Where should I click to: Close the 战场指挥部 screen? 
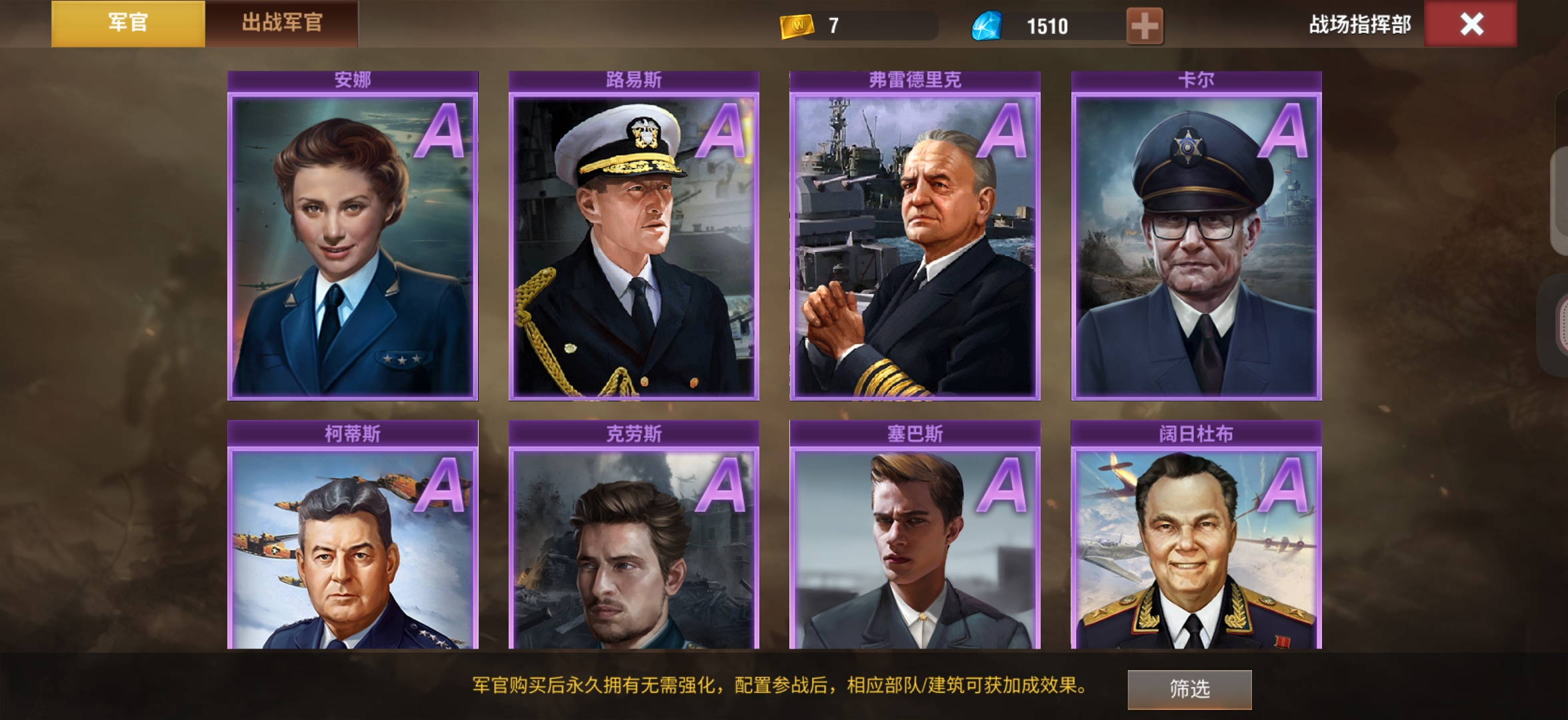click(x=1471, y=25)
